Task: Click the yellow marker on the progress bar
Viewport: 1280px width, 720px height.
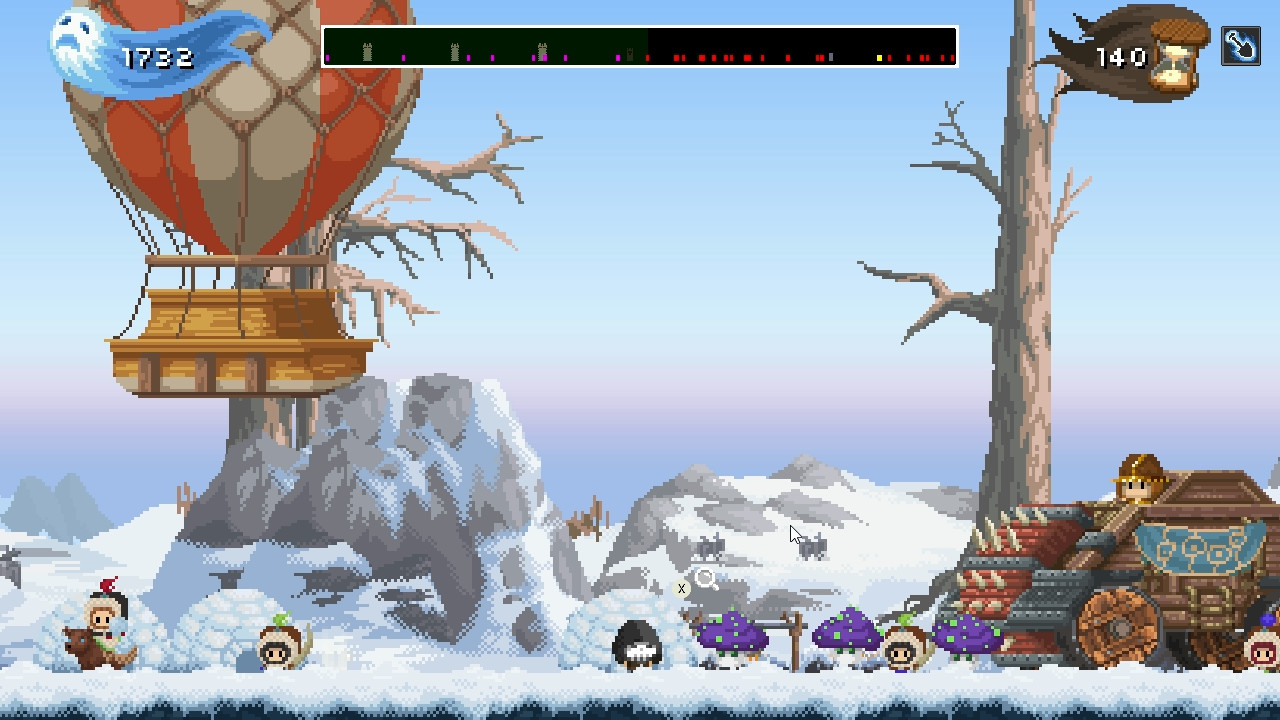Action: coord(879,57)
